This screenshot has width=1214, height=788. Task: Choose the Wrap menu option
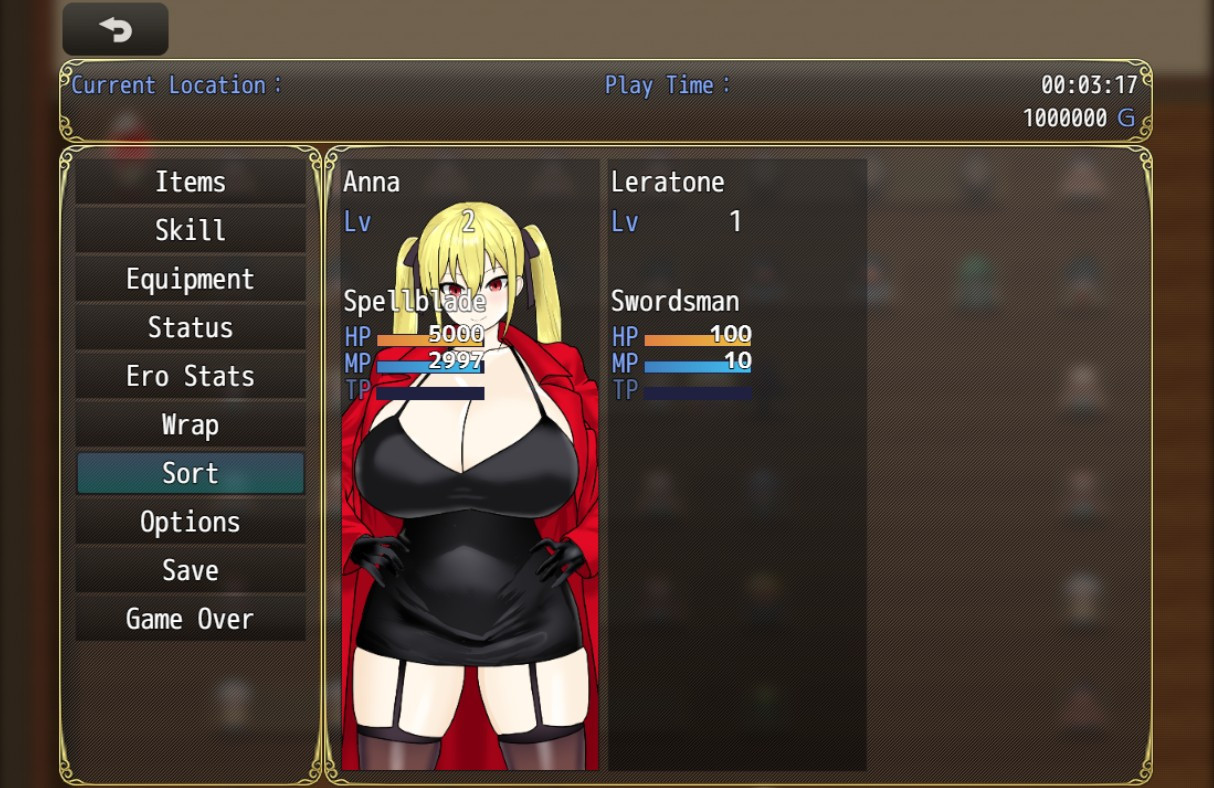190,425
